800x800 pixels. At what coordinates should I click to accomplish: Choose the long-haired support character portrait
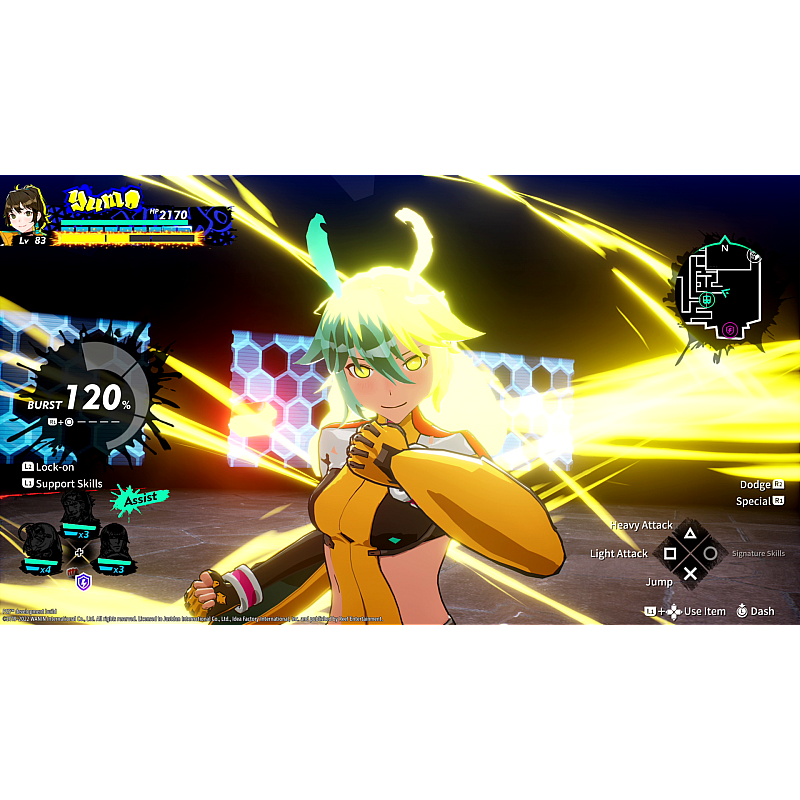(113, 545)
